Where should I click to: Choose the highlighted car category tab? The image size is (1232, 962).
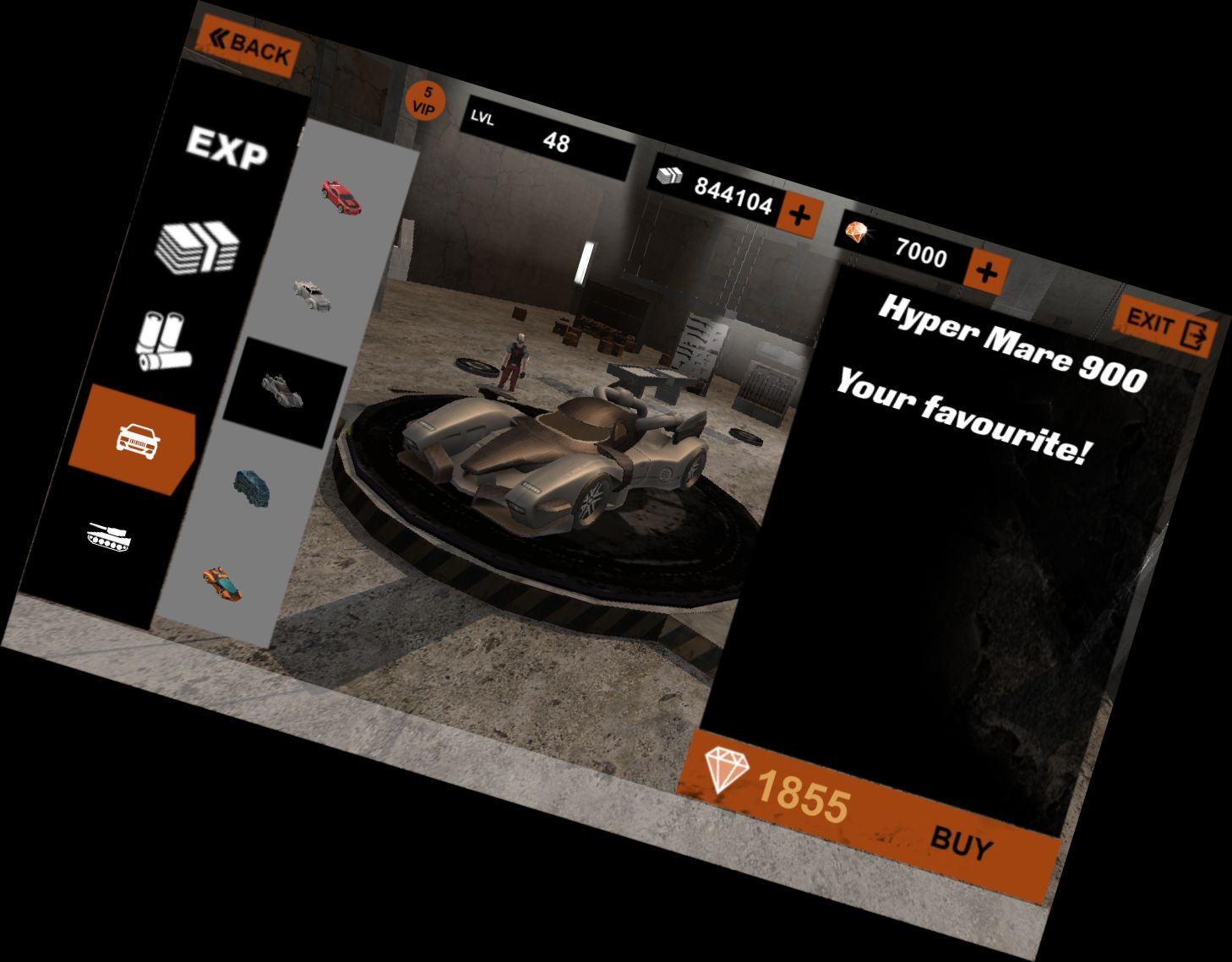(x=135, y=438)
